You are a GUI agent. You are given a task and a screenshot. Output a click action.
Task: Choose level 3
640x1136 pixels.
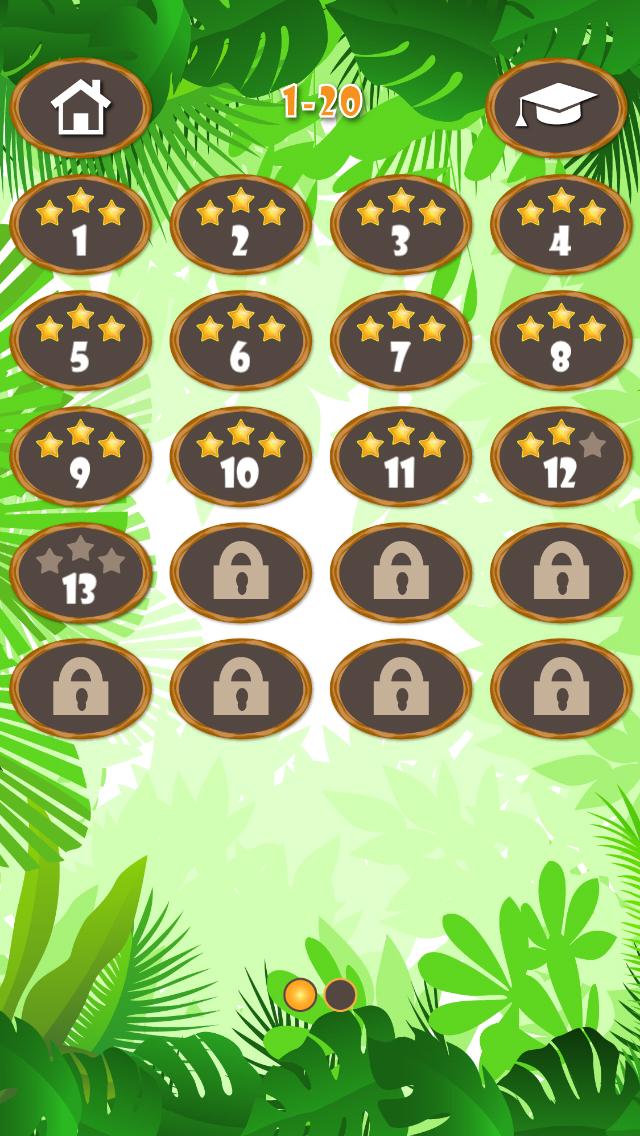(401, 225)
